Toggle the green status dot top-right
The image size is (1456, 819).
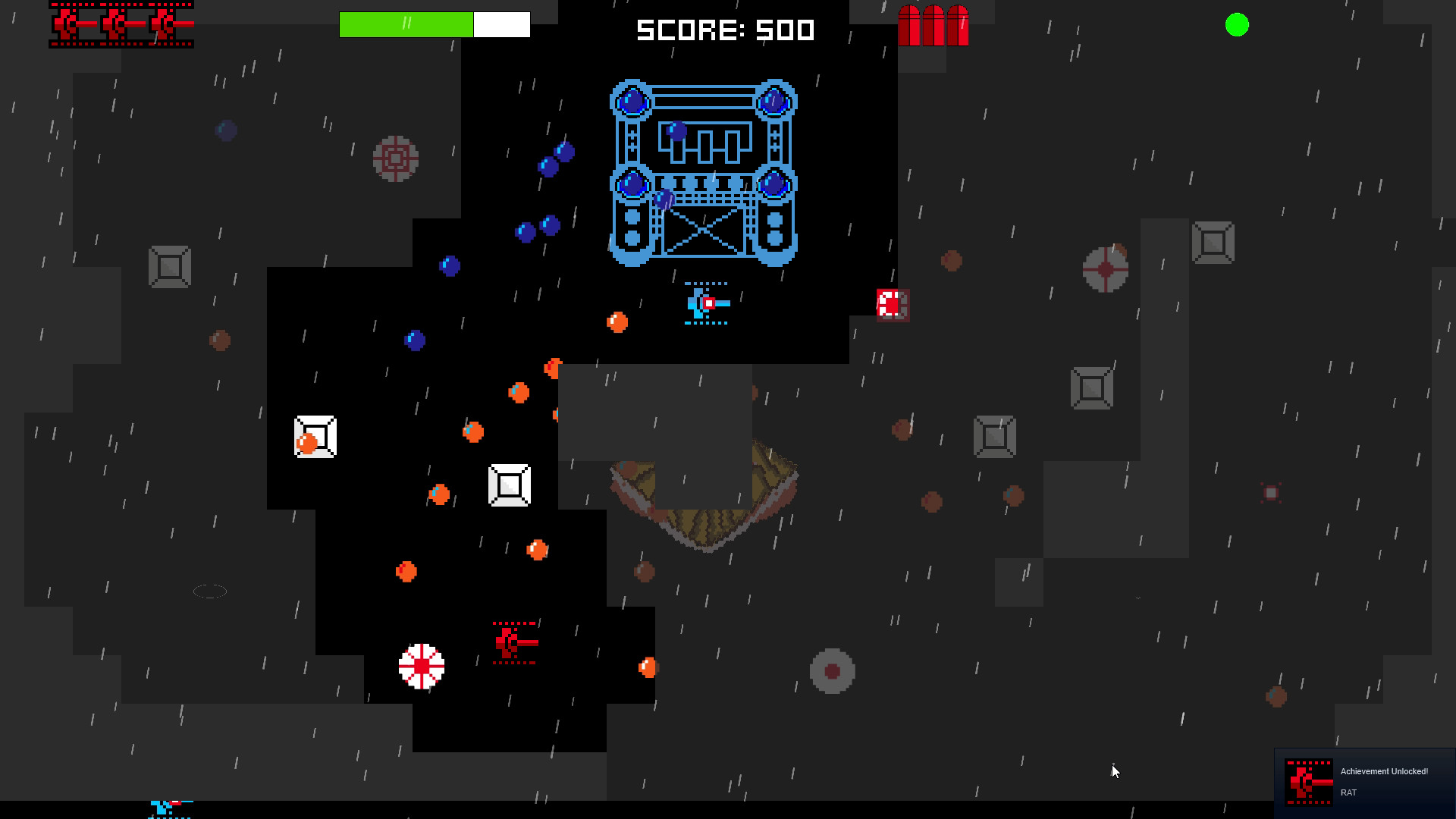(x=1236, y=25)
